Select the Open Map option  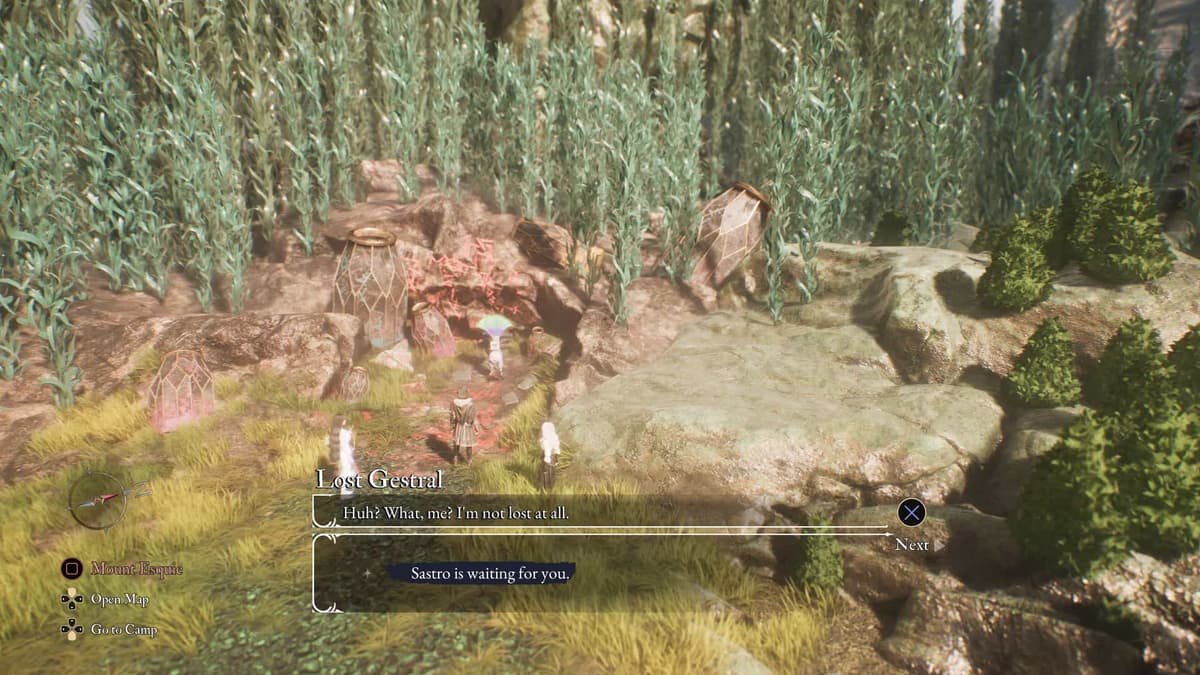pyautogui.click(x=119, y=599)
